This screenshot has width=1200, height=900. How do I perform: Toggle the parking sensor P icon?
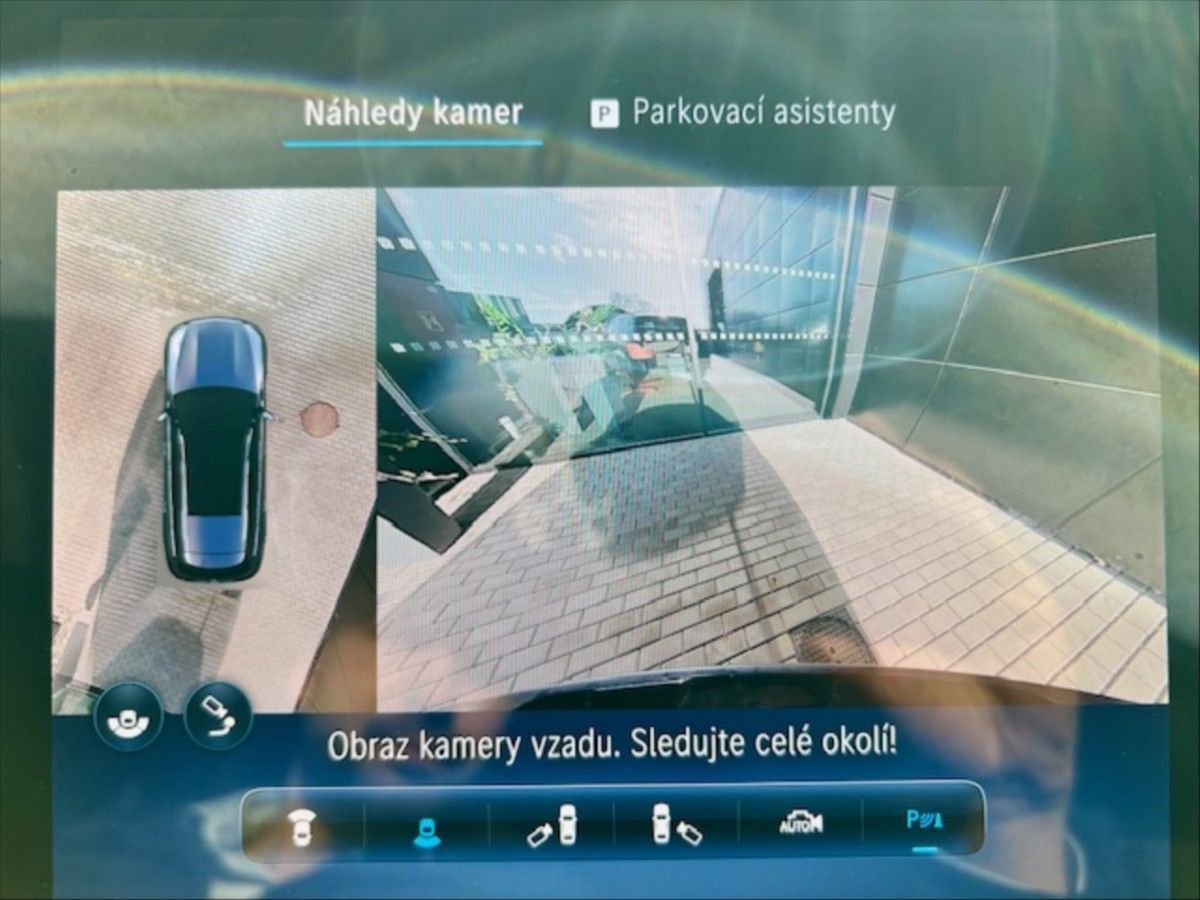[924, 823]
